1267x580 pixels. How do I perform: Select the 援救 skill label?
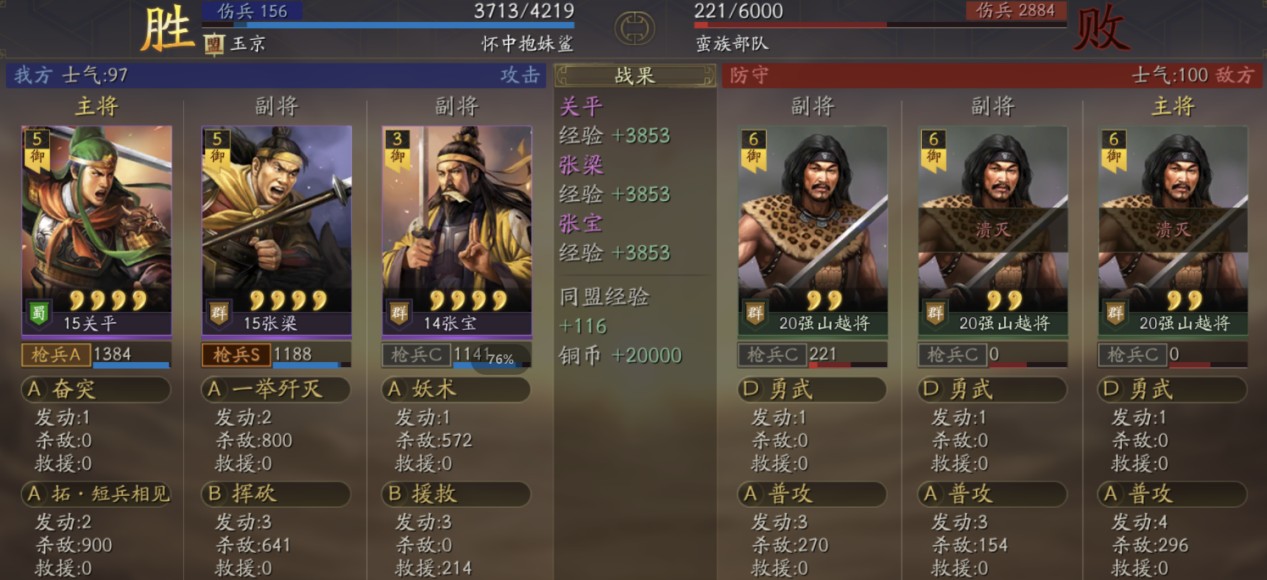[x=455, y=493]
